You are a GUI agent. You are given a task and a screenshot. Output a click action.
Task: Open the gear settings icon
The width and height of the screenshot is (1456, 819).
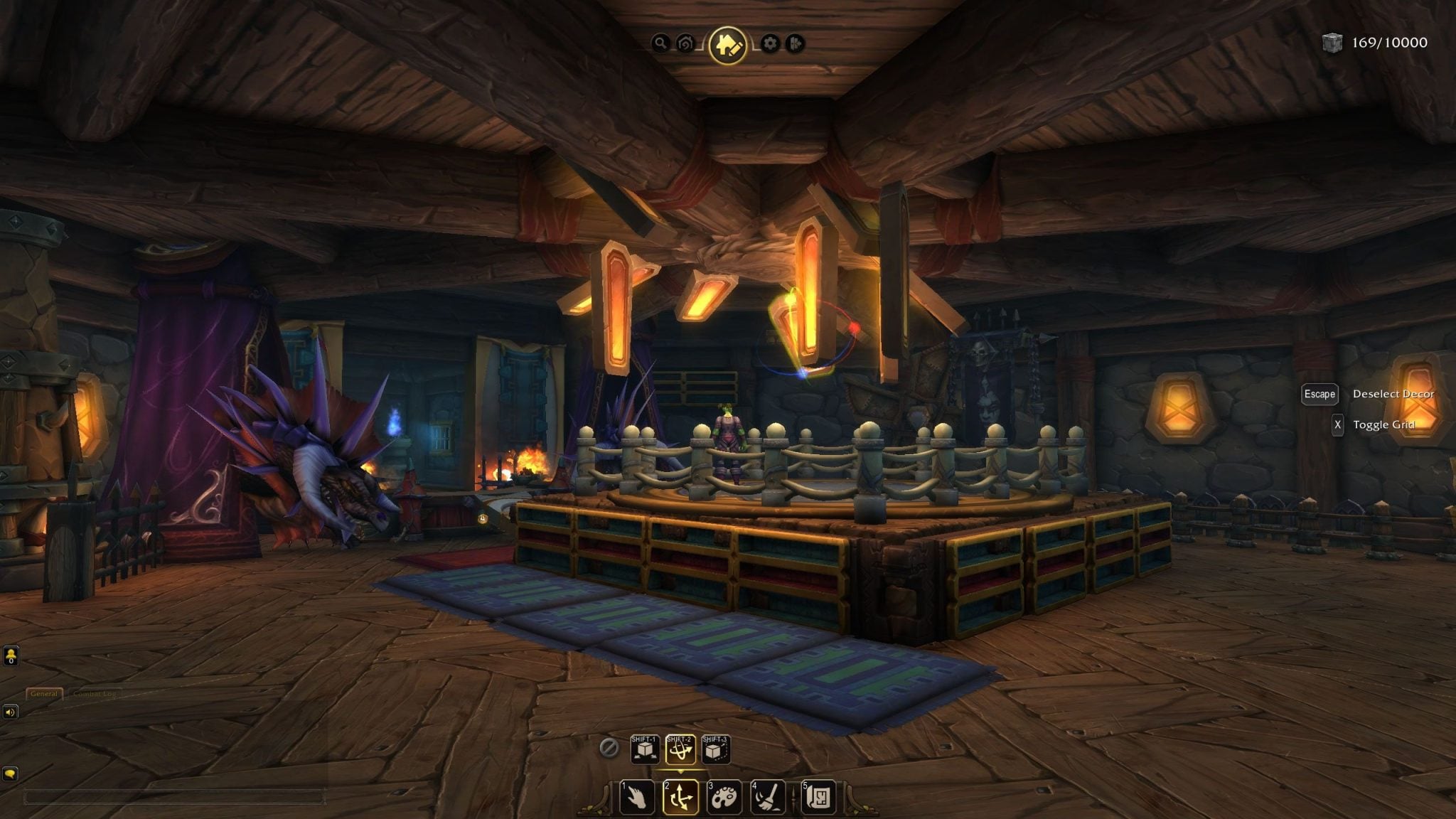click(770, 44)
